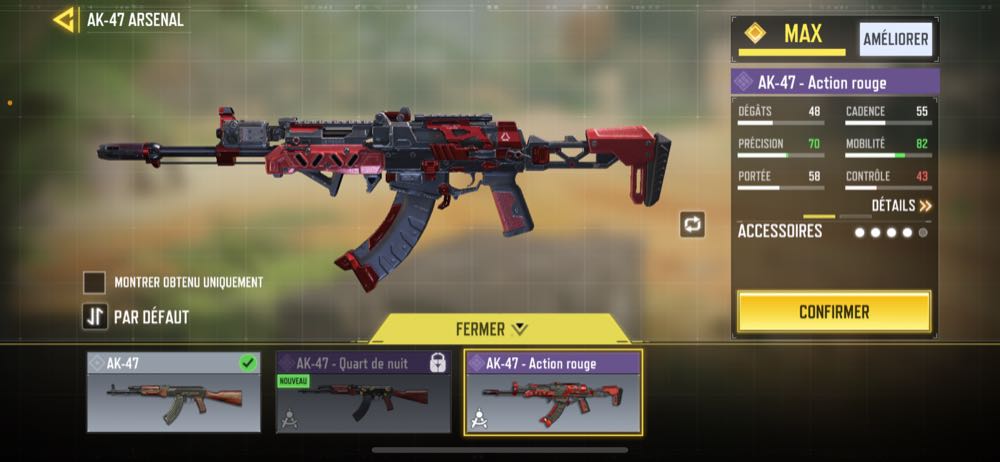
Task: Click the swap arrows icon beside weapon
Action: coord(692,224)
